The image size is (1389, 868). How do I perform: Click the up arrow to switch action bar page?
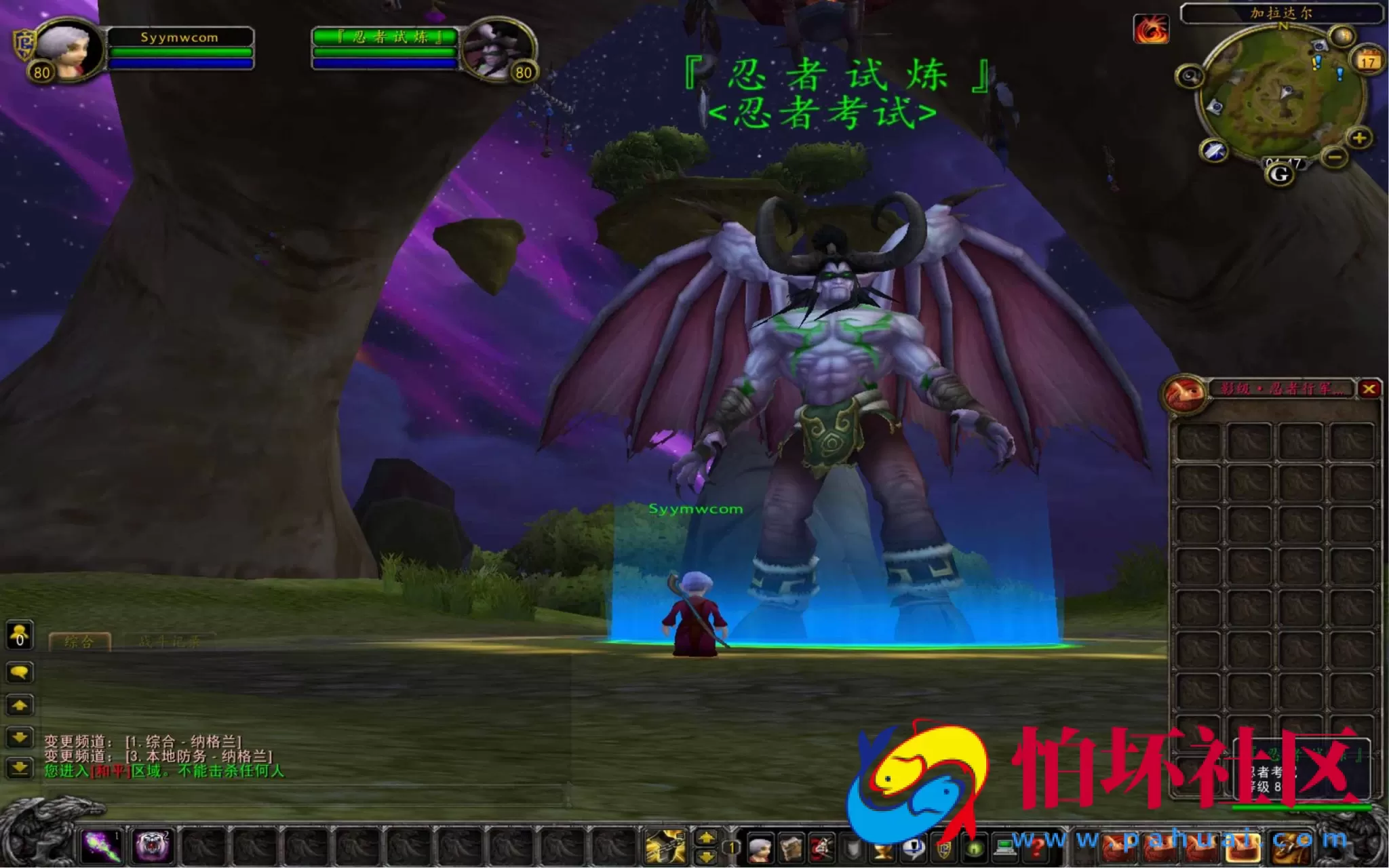706,837
